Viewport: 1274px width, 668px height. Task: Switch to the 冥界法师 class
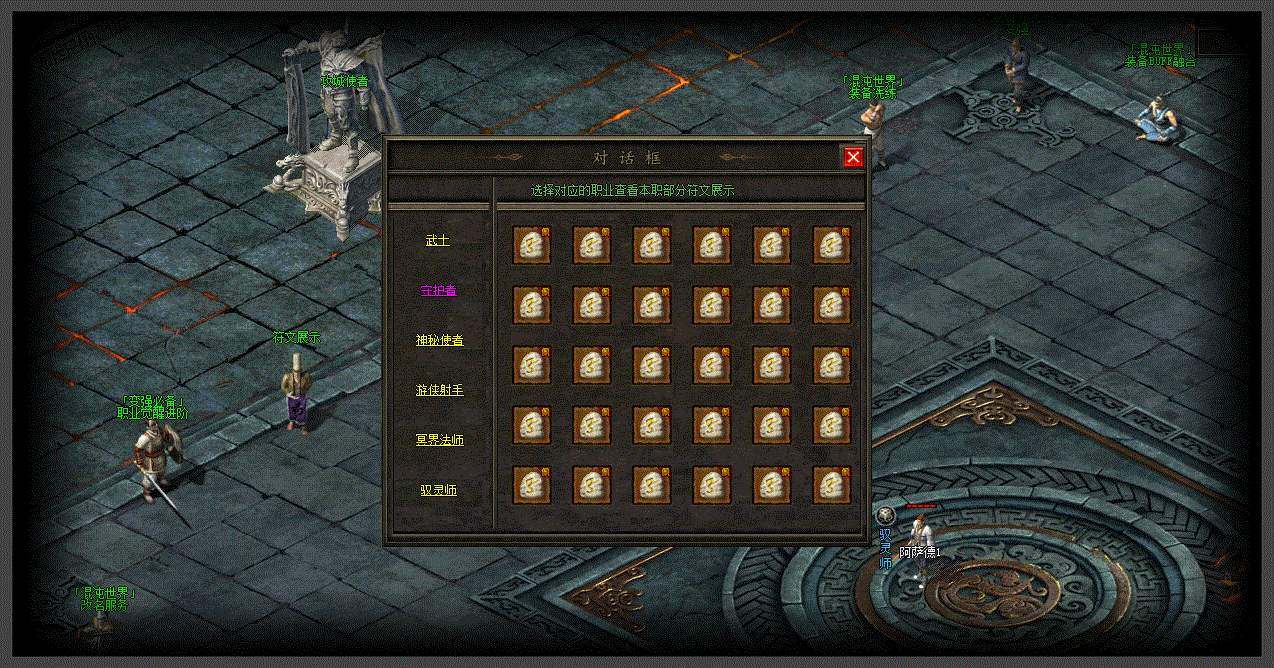(x=439, y=440)
